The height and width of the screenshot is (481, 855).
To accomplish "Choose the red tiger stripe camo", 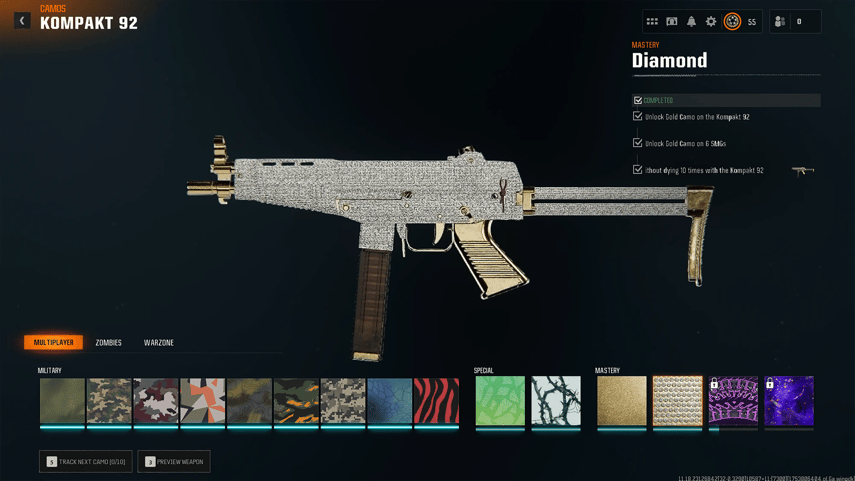I will (x=437, y=401).
